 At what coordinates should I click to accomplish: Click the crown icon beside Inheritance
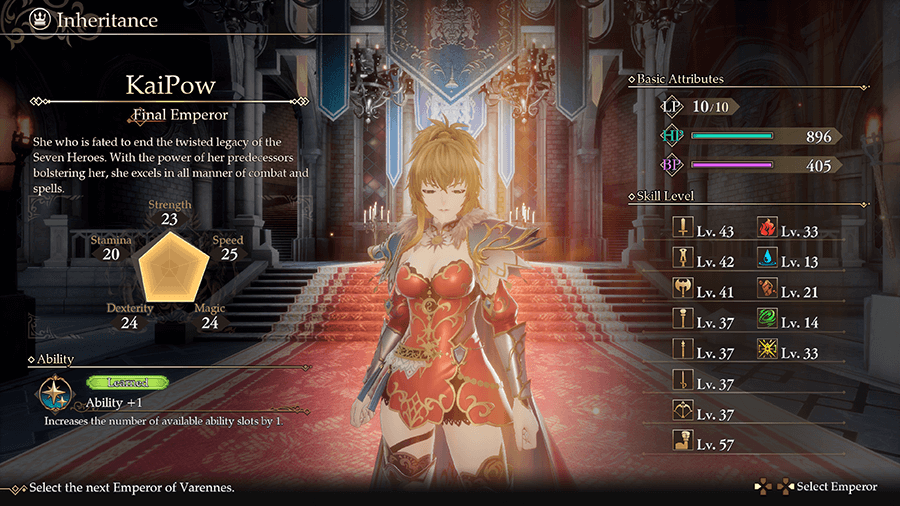point(39,19)
